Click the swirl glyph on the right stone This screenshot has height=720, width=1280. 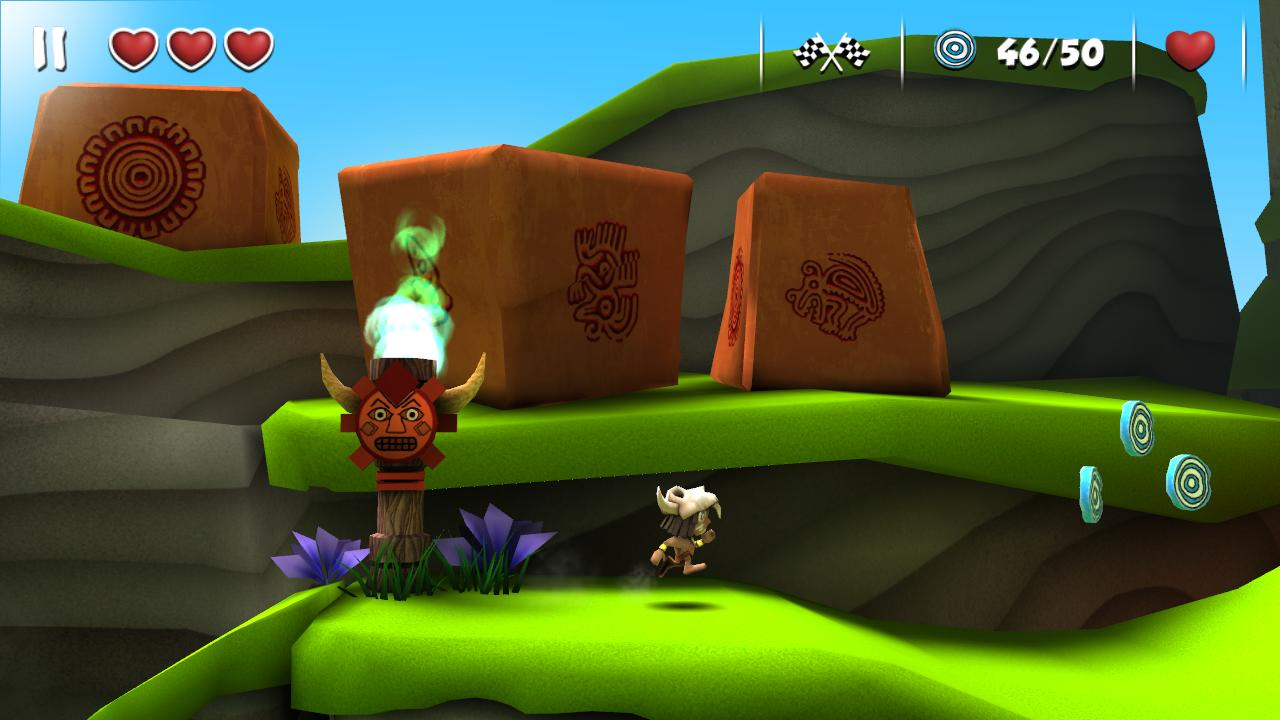[836, 295]
